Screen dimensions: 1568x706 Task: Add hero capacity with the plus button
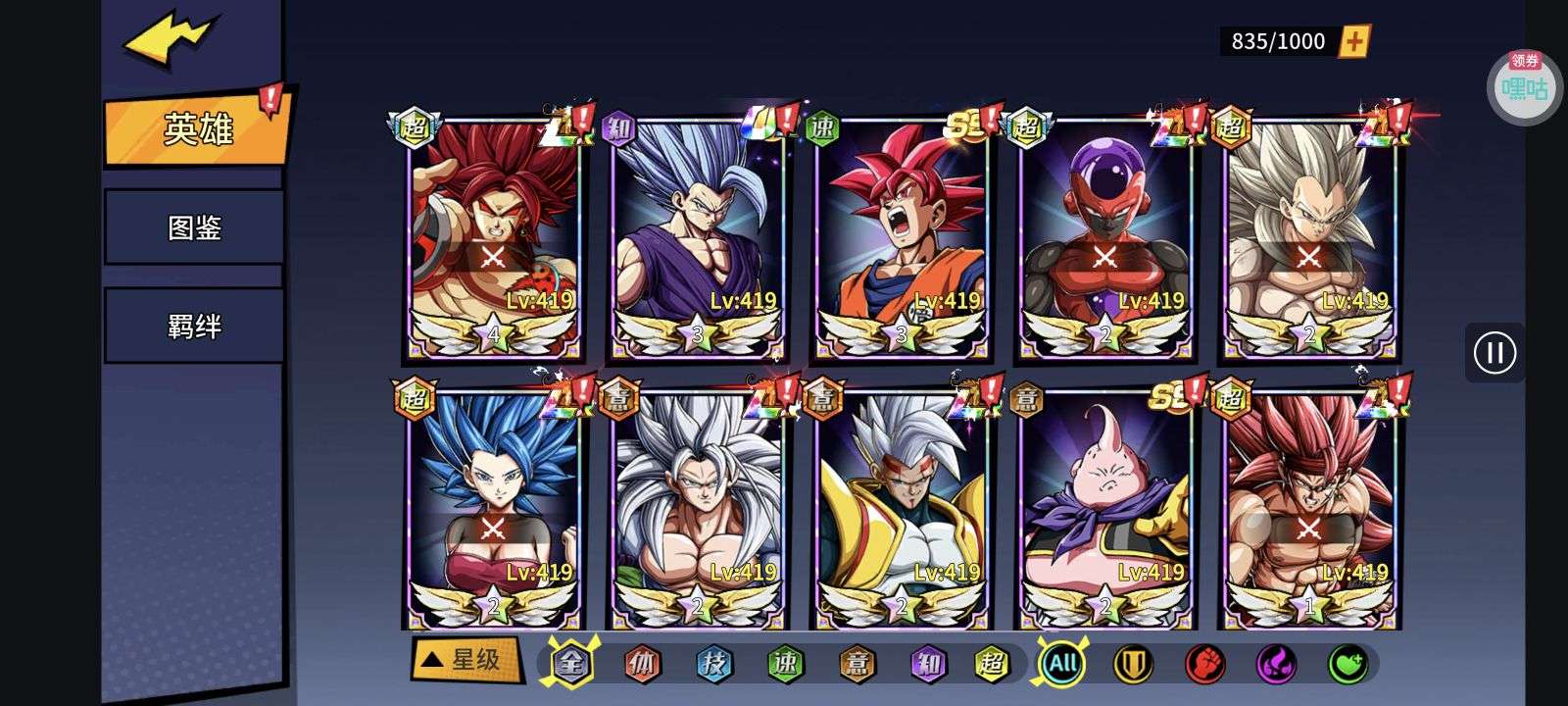(1354, 41)
